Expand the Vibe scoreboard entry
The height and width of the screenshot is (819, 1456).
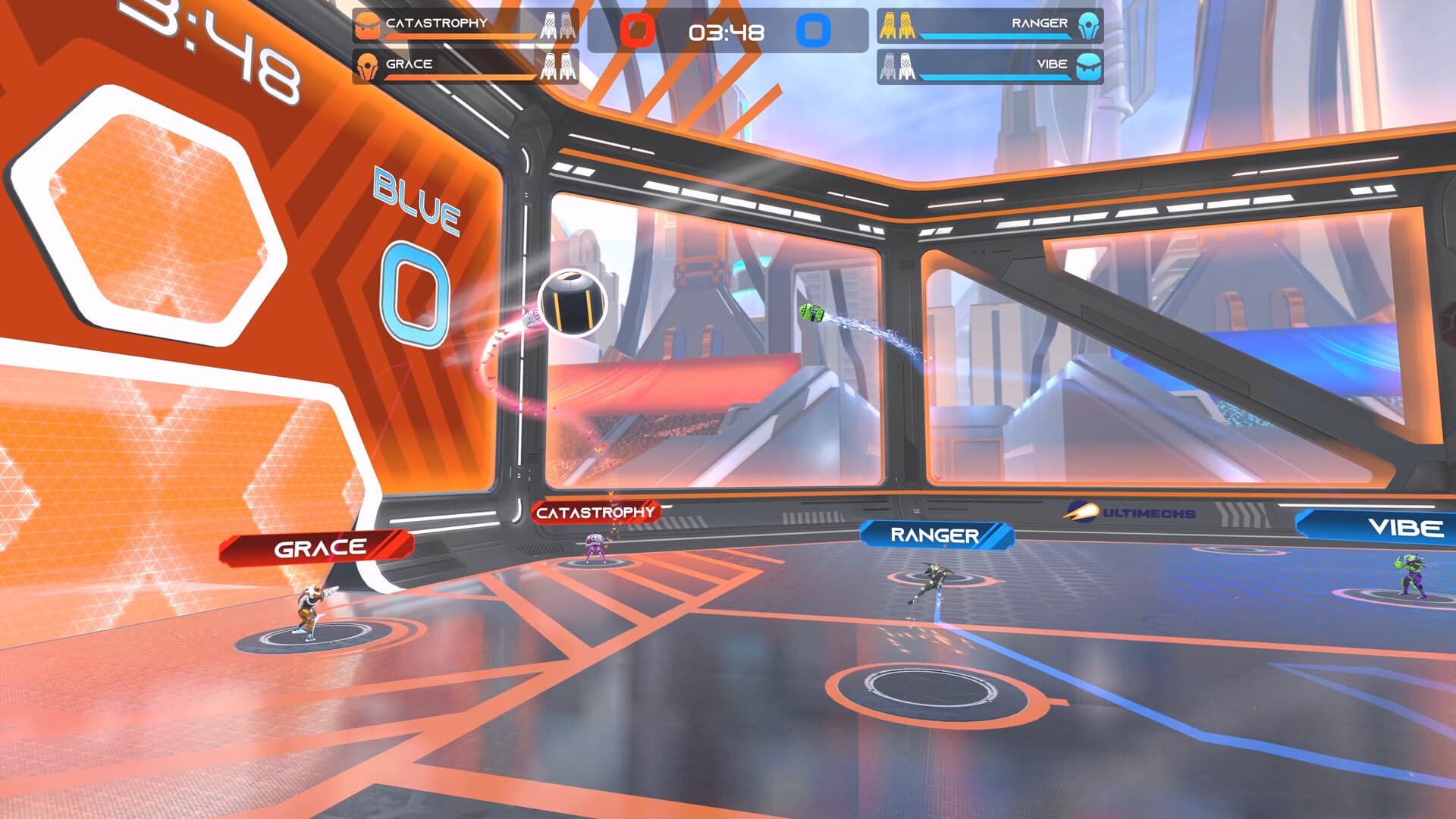click(x=993, y=64)
